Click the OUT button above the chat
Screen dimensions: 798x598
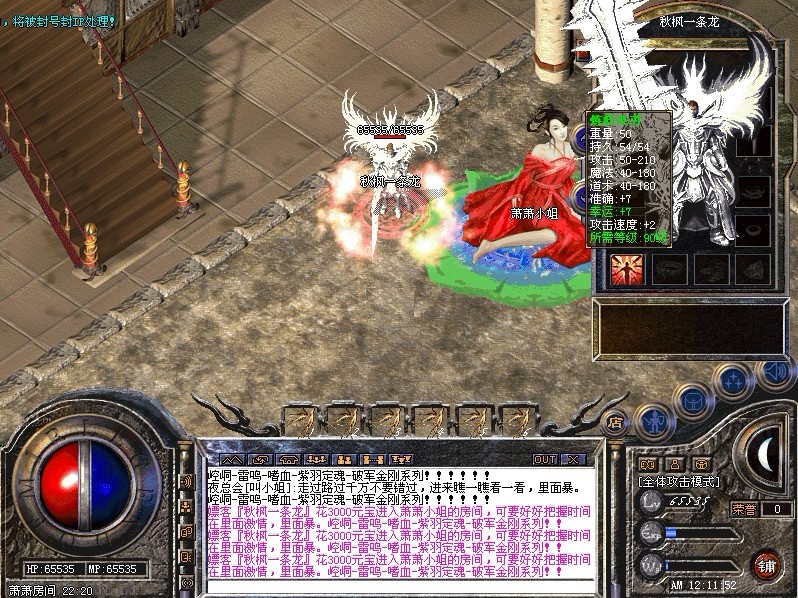[x=545, y=459]
